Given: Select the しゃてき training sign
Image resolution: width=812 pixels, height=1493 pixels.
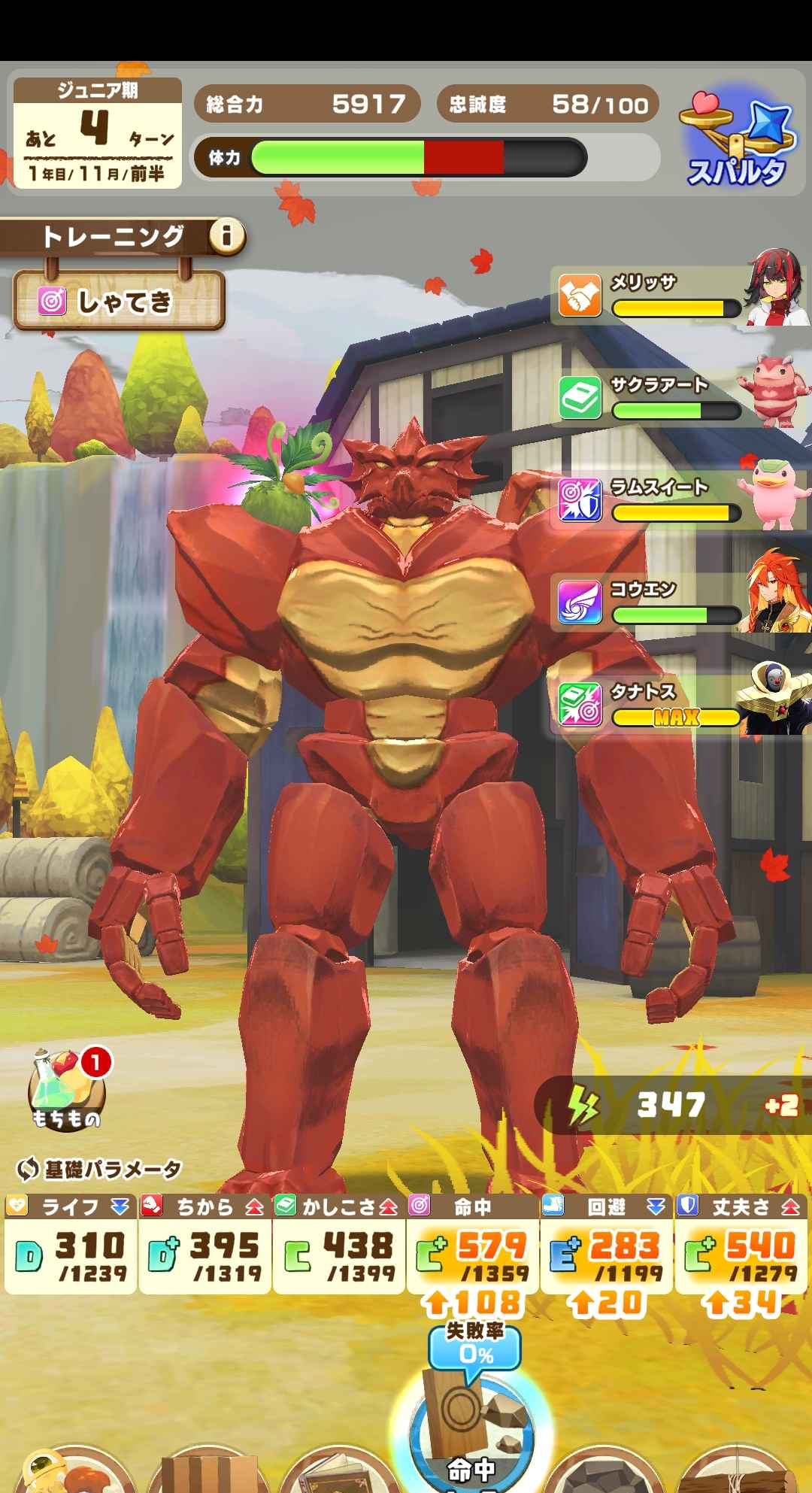Looking at the screenshot, I should point(120,302).
